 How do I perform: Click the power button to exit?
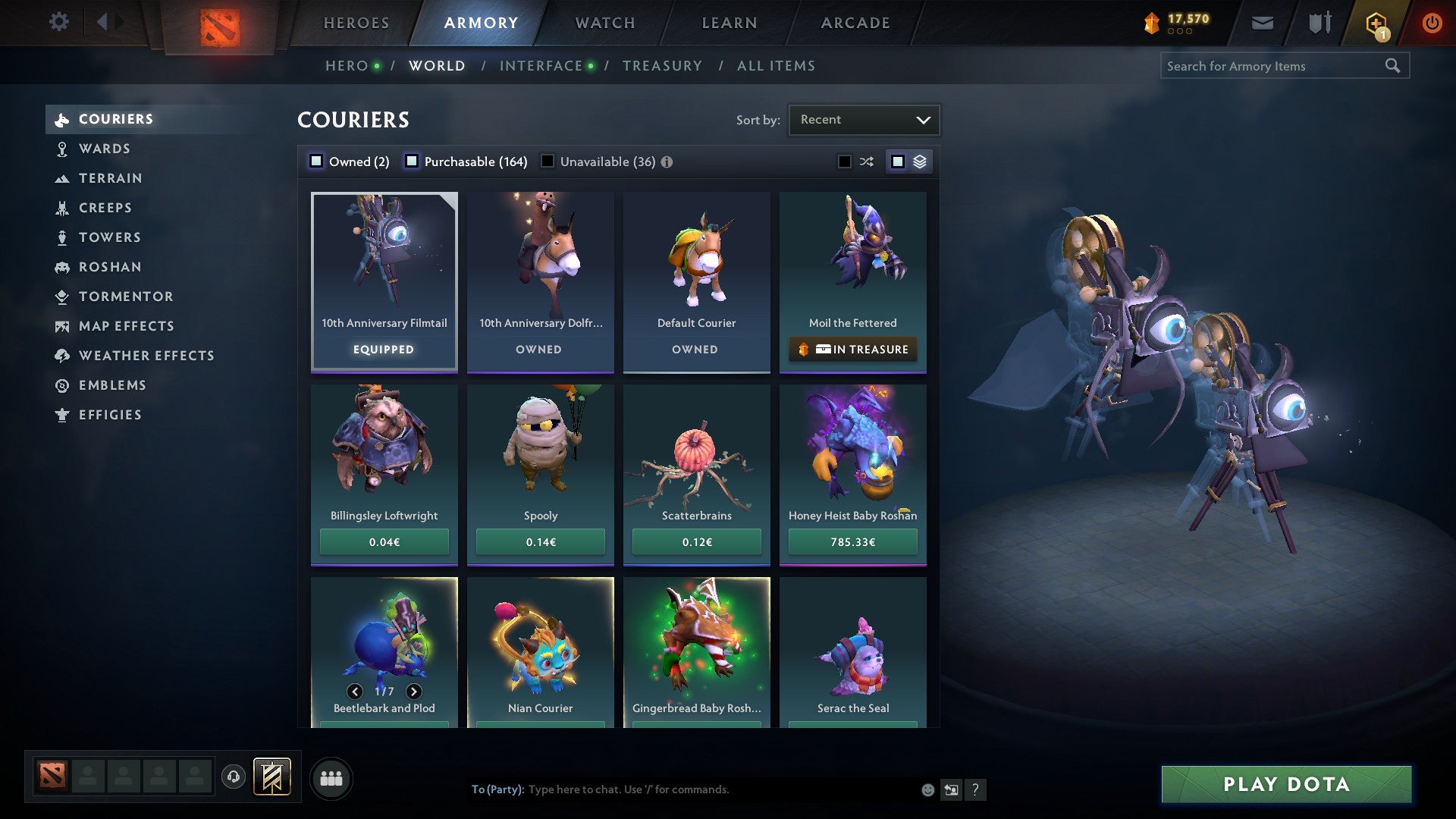click(1432, 23)
